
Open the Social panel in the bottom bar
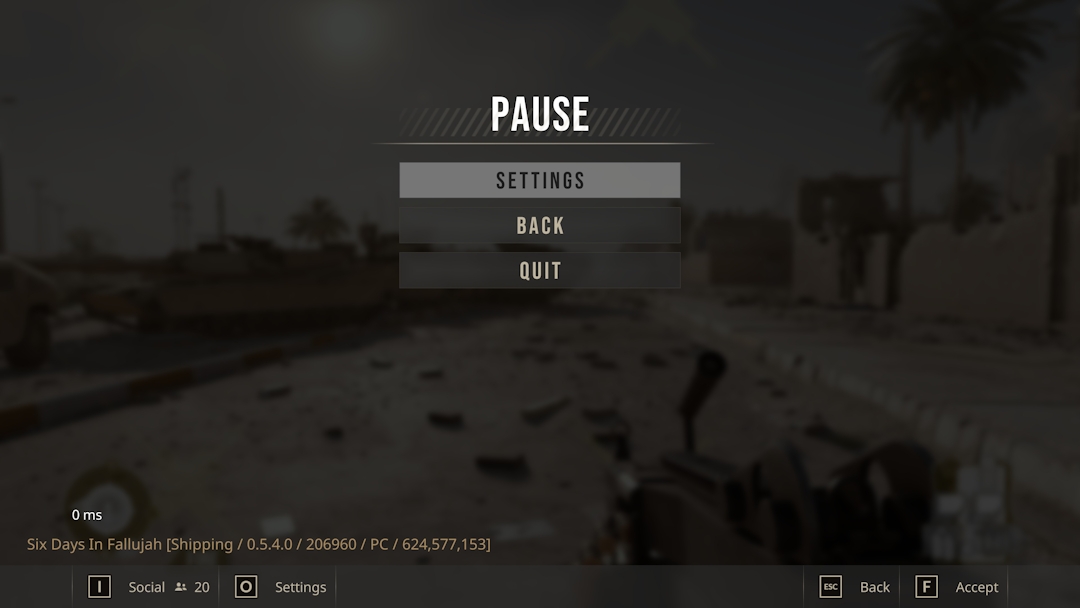tap(147, 587)
